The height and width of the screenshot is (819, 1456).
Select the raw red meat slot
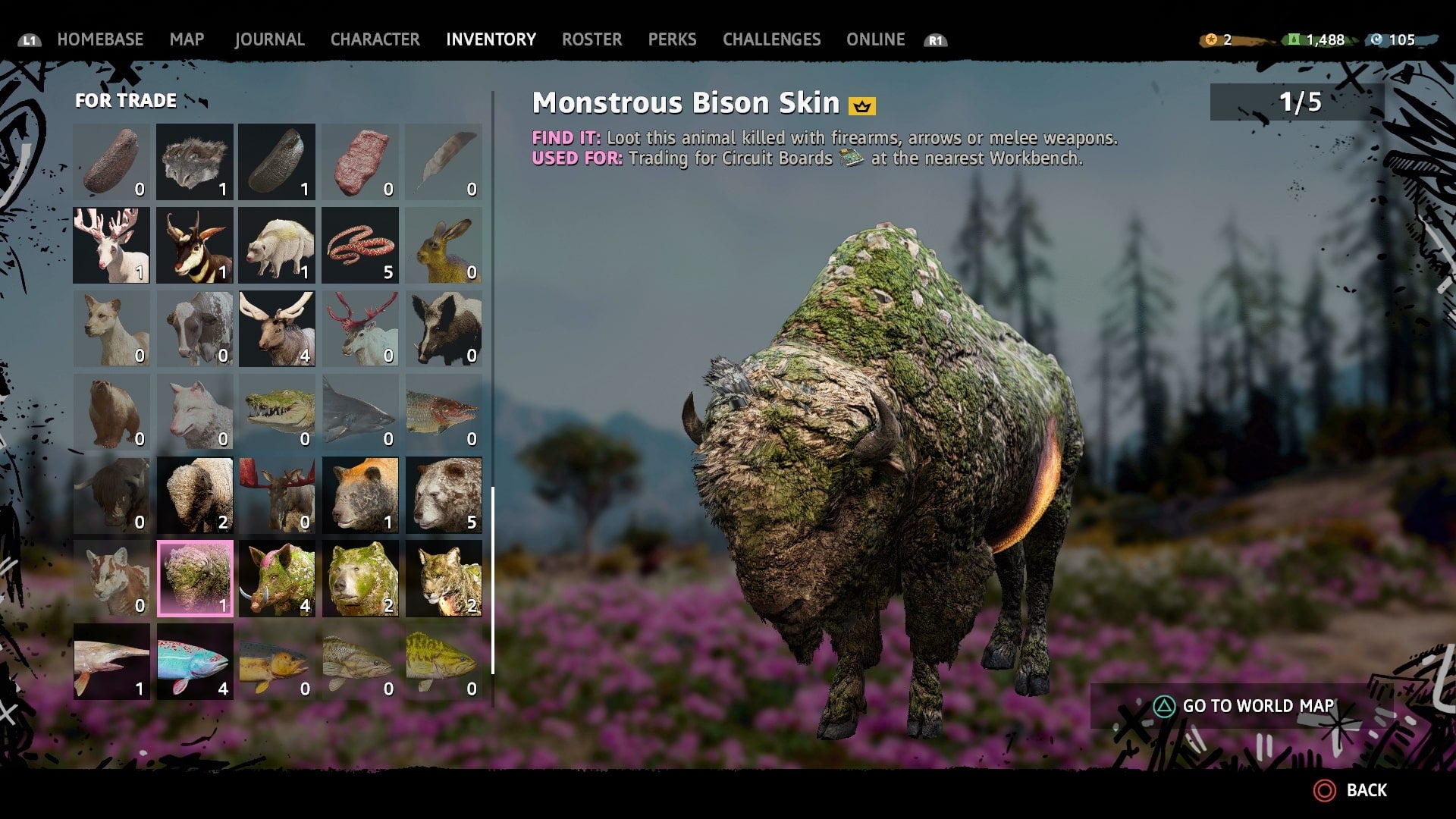360,162
